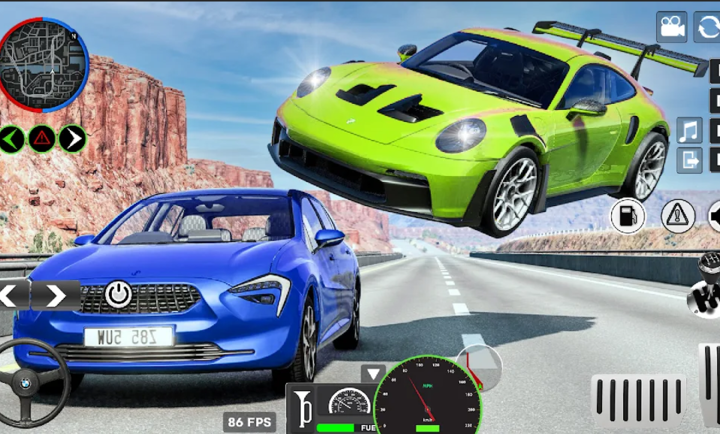Click the exit door icon
The width and height of the screenshot is (720, 434).
(690, 159)
